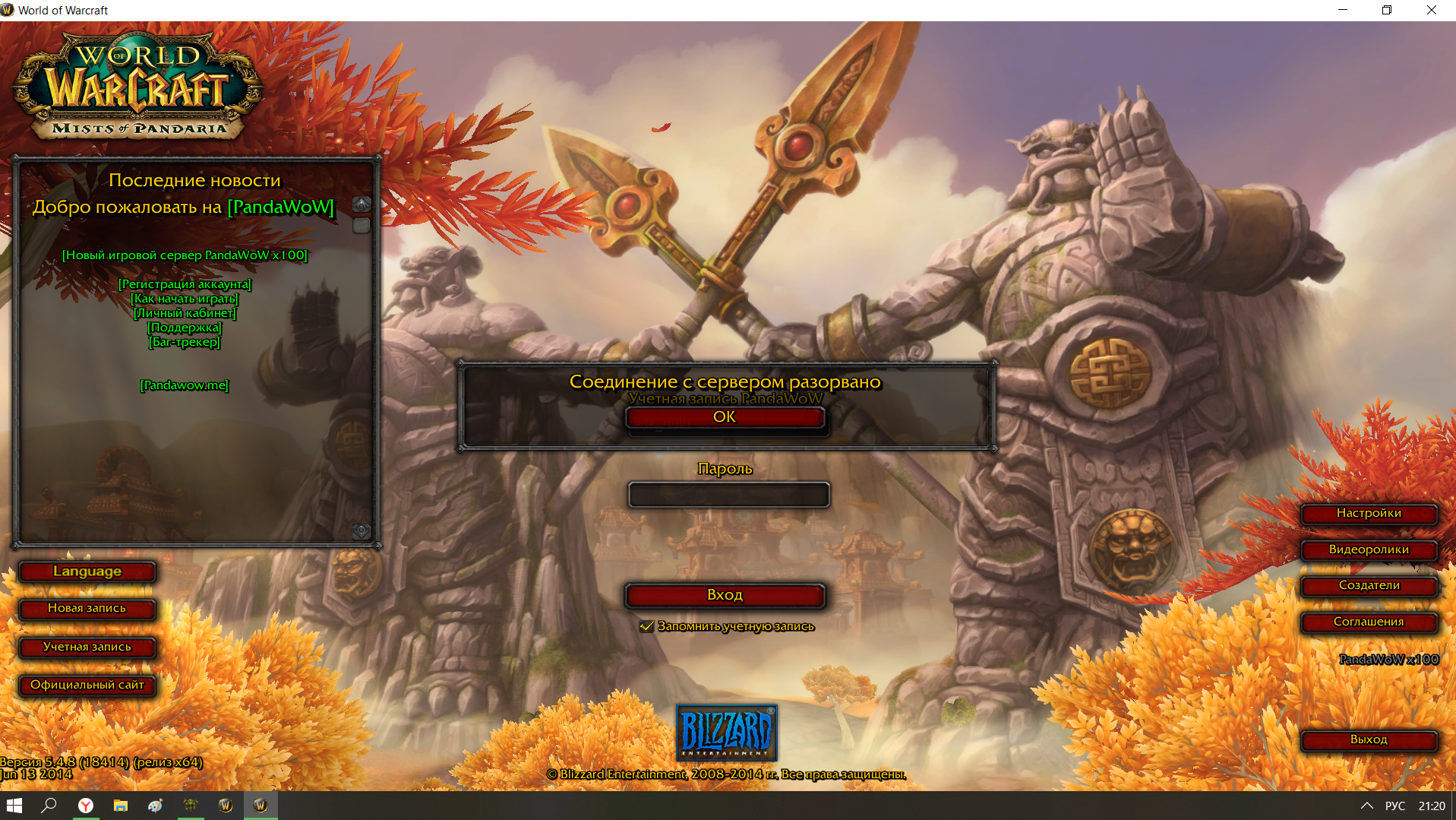Show the Создатели credits

coord(1369,585)
